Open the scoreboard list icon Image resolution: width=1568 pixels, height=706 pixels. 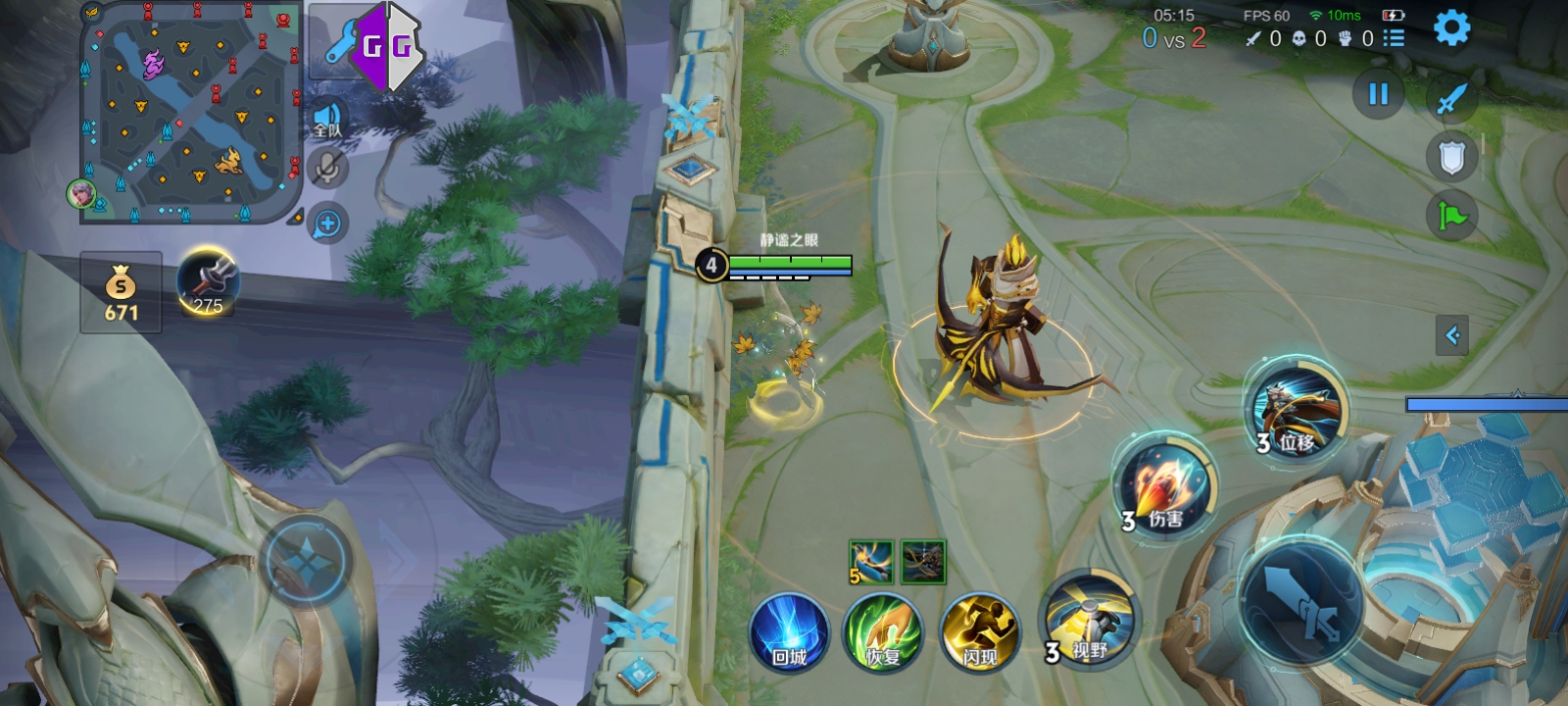[1394, 38]
